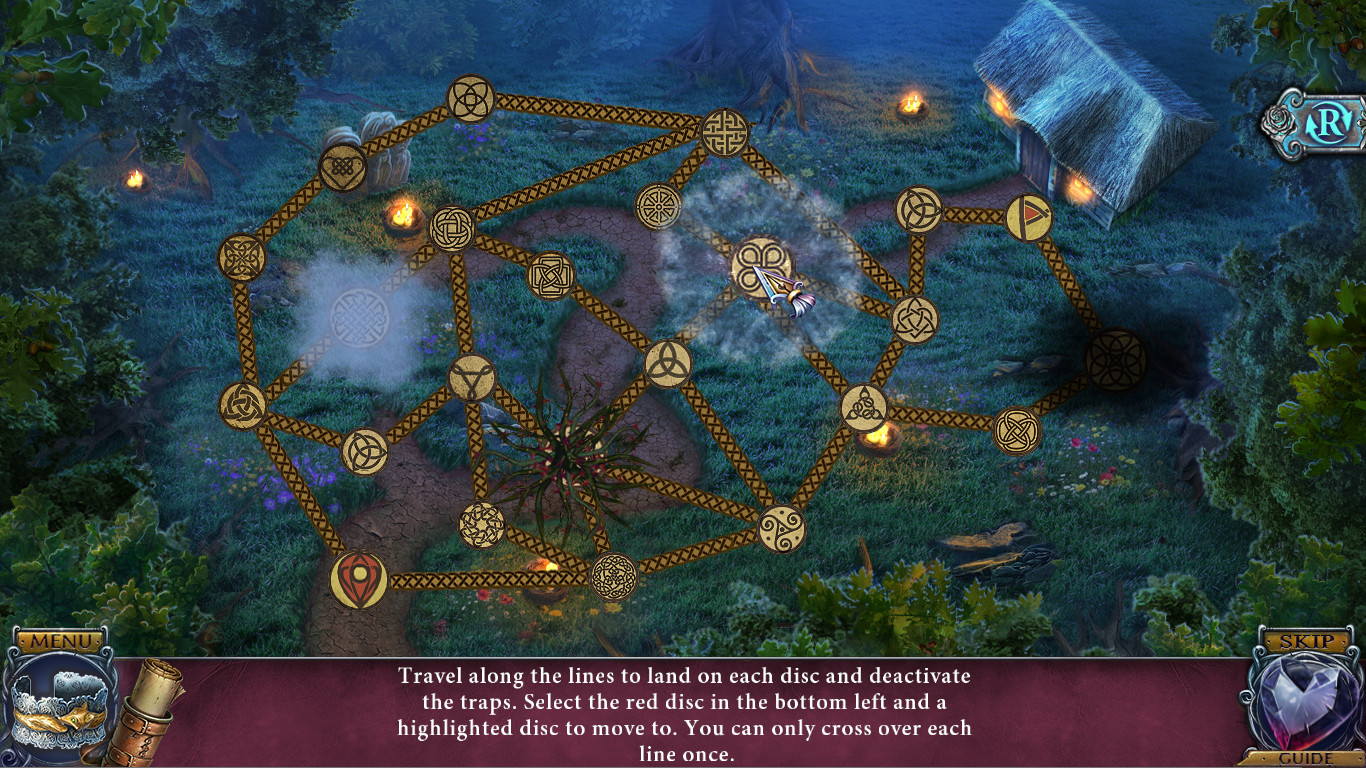Click the square knot disc at the top
Screen dimensions: 1366x768
[725, 130]
